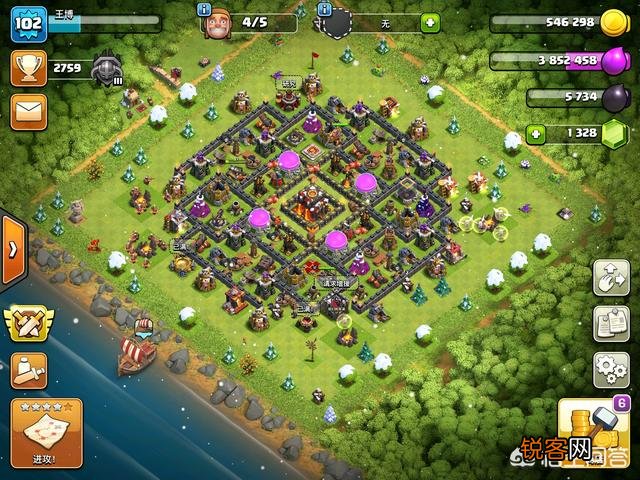Open the mail envelope inbox
The width and height of the screenshot is (640, 480).
point(29,111)
